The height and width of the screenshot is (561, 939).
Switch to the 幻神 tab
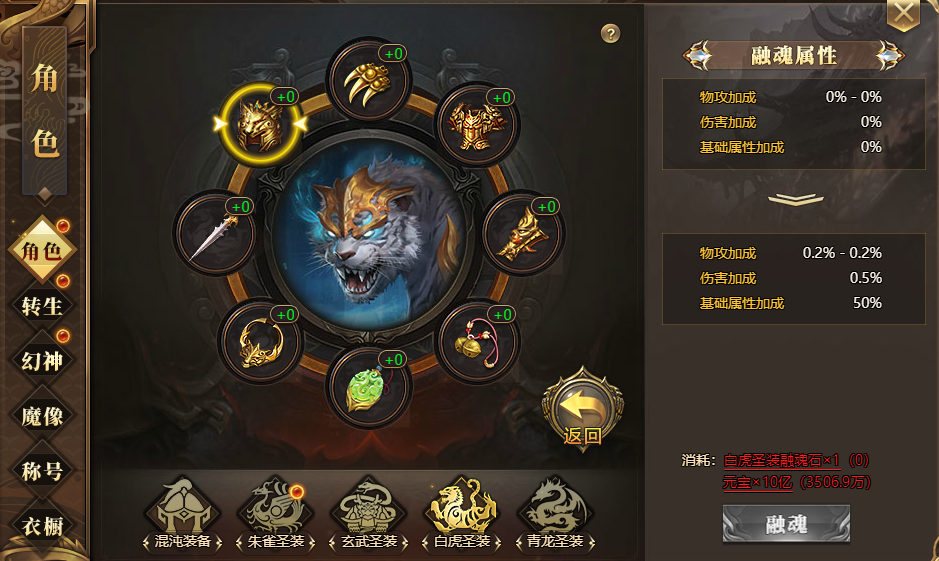[x=42, y=360]
